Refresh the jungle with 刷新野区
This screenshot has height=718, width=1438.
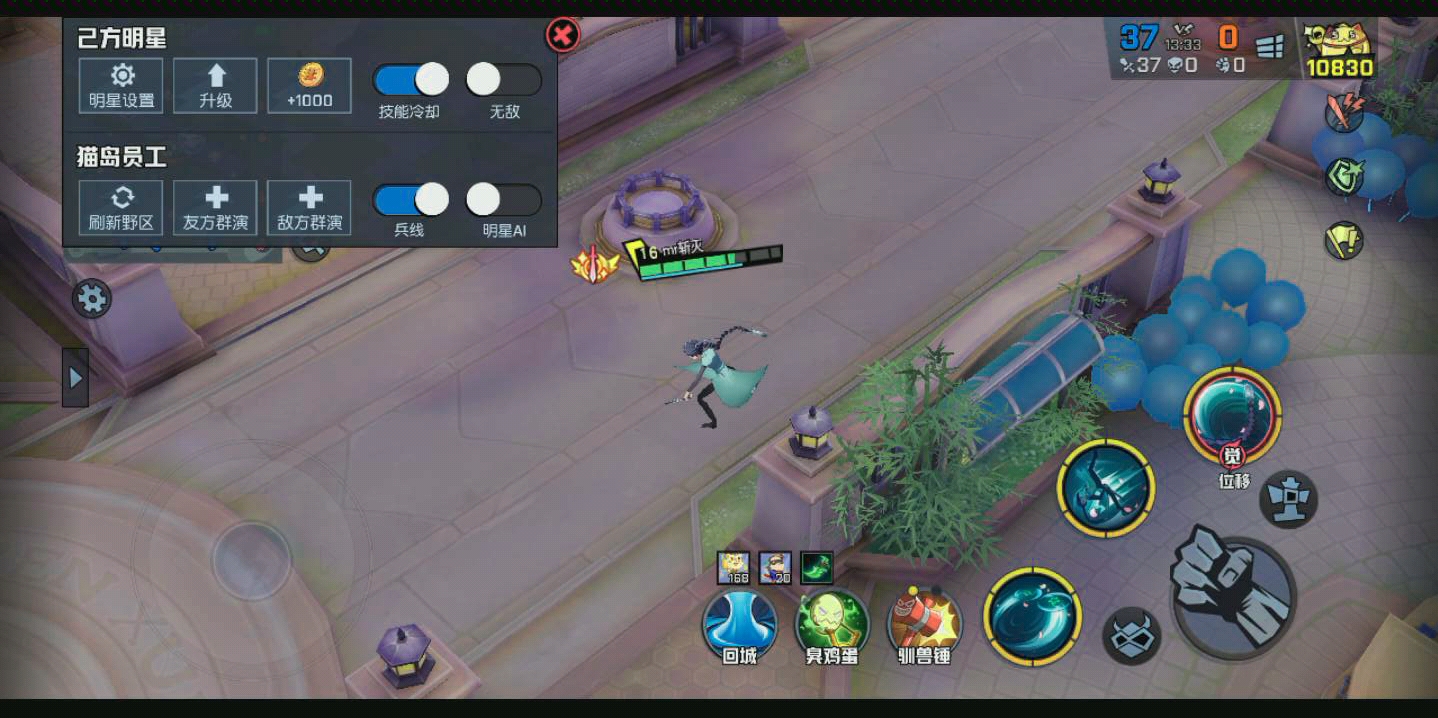pyautogui.click(x=122, y=207)
